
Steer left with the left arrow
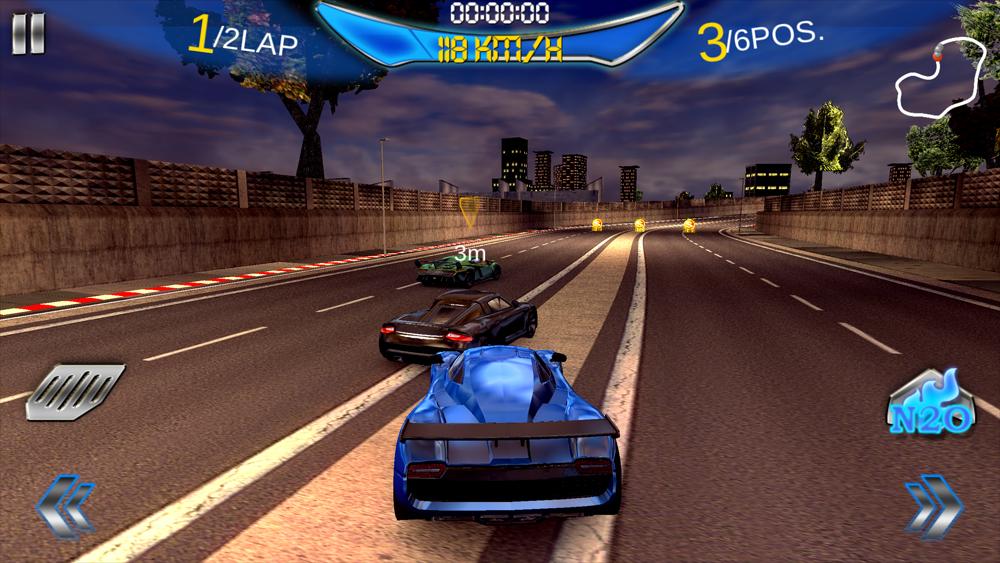point(65,507)
